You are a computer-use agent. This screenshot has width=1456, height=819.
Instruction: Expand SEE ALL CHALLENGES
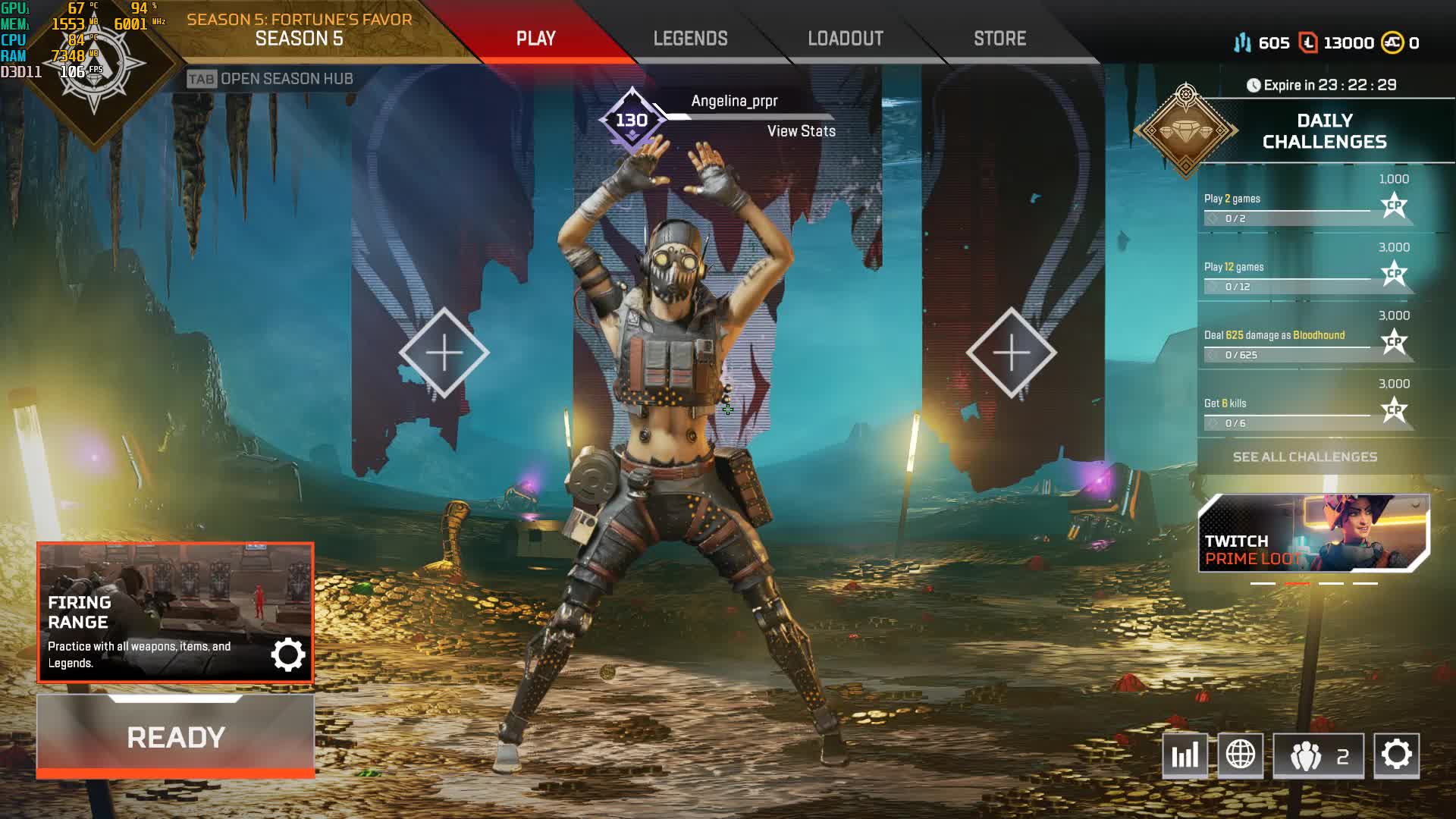pyautogui.click(x=1307, y=457)
